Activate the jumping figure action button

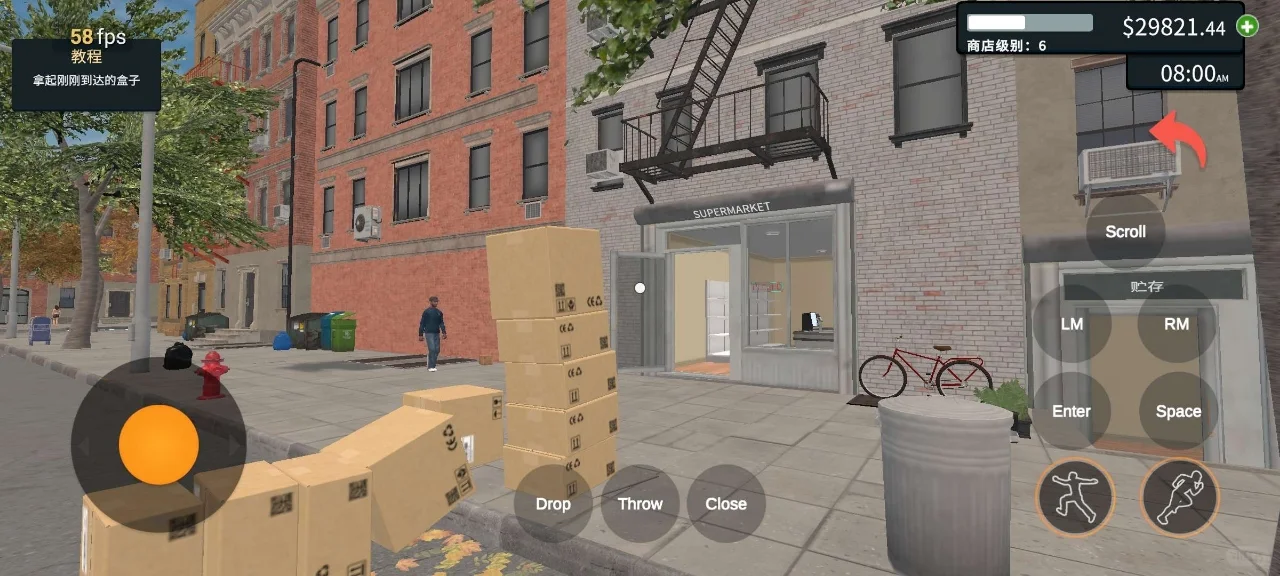point(1075,497)
